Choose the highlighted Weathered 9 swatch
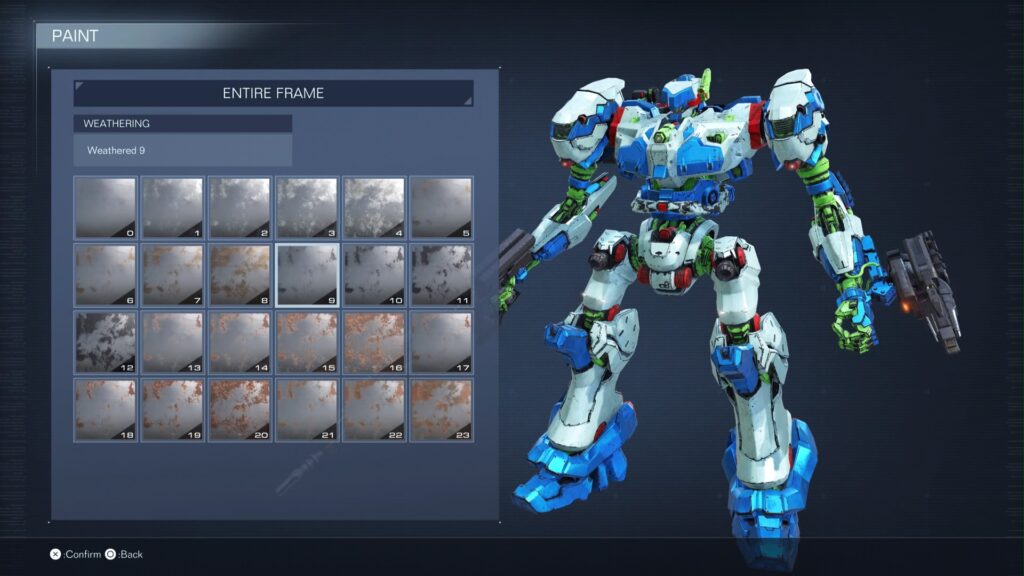Screen dimensions: 1024x576 coord(307,275)
